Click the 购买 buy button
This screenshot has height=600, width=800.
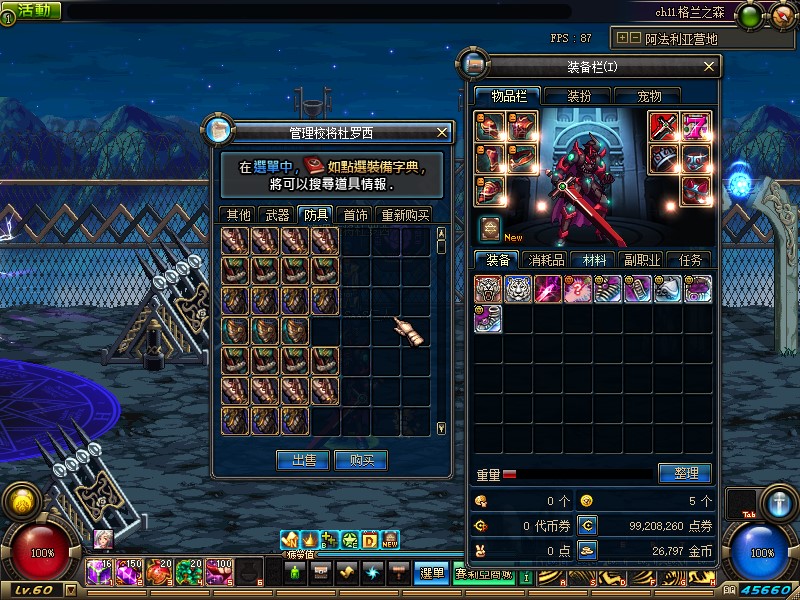tap(361, 460)
